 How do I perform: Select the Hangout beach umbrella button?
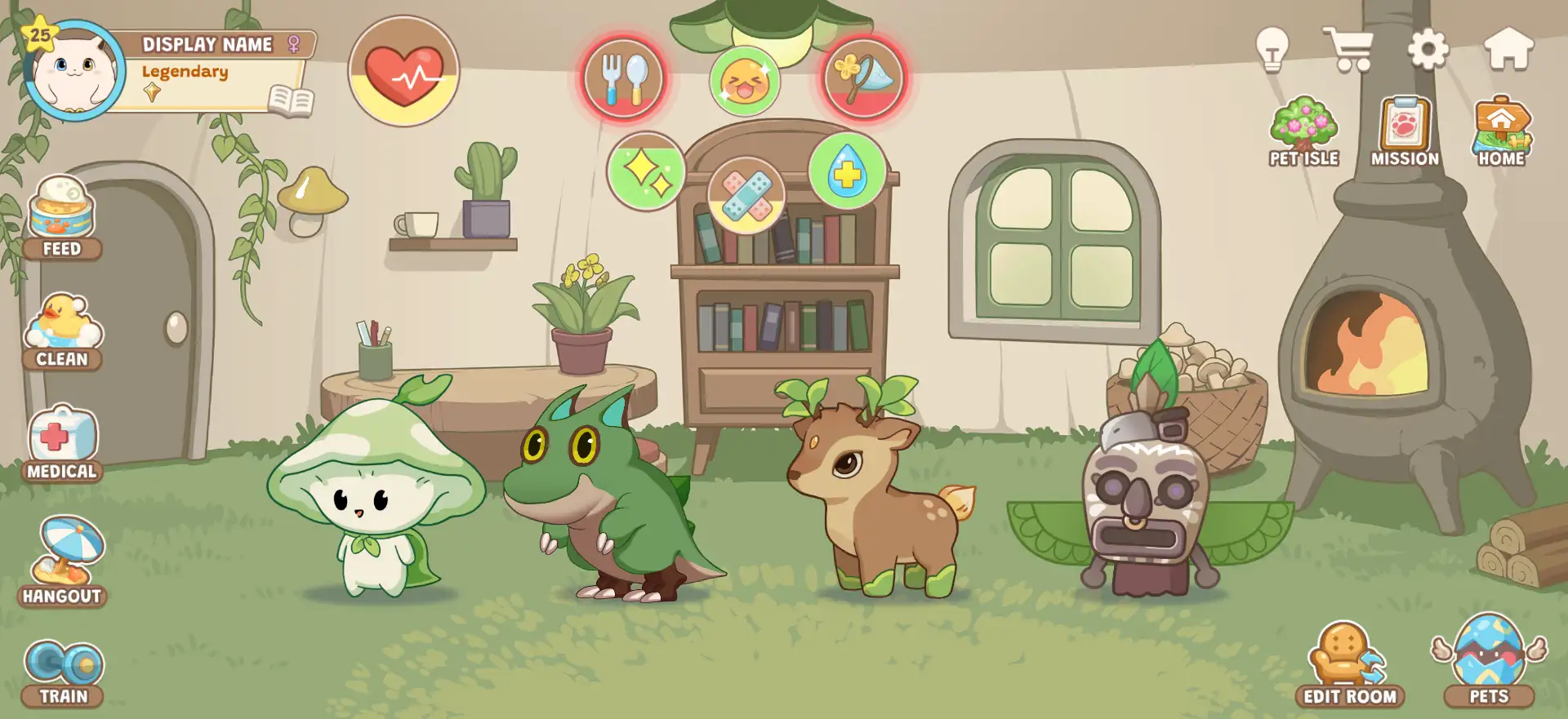pos(63,561)
